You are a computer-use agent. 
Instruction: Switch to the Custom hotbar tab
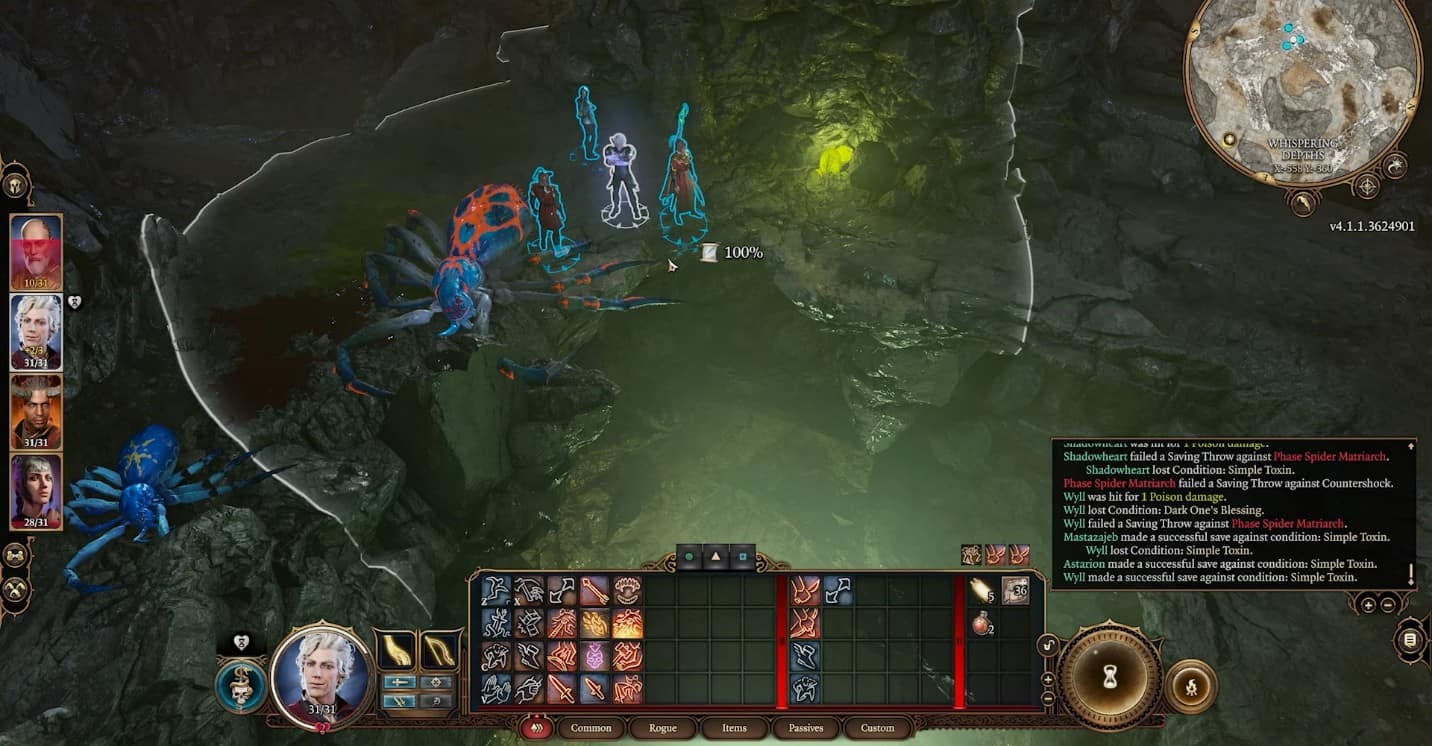point(877,728)
